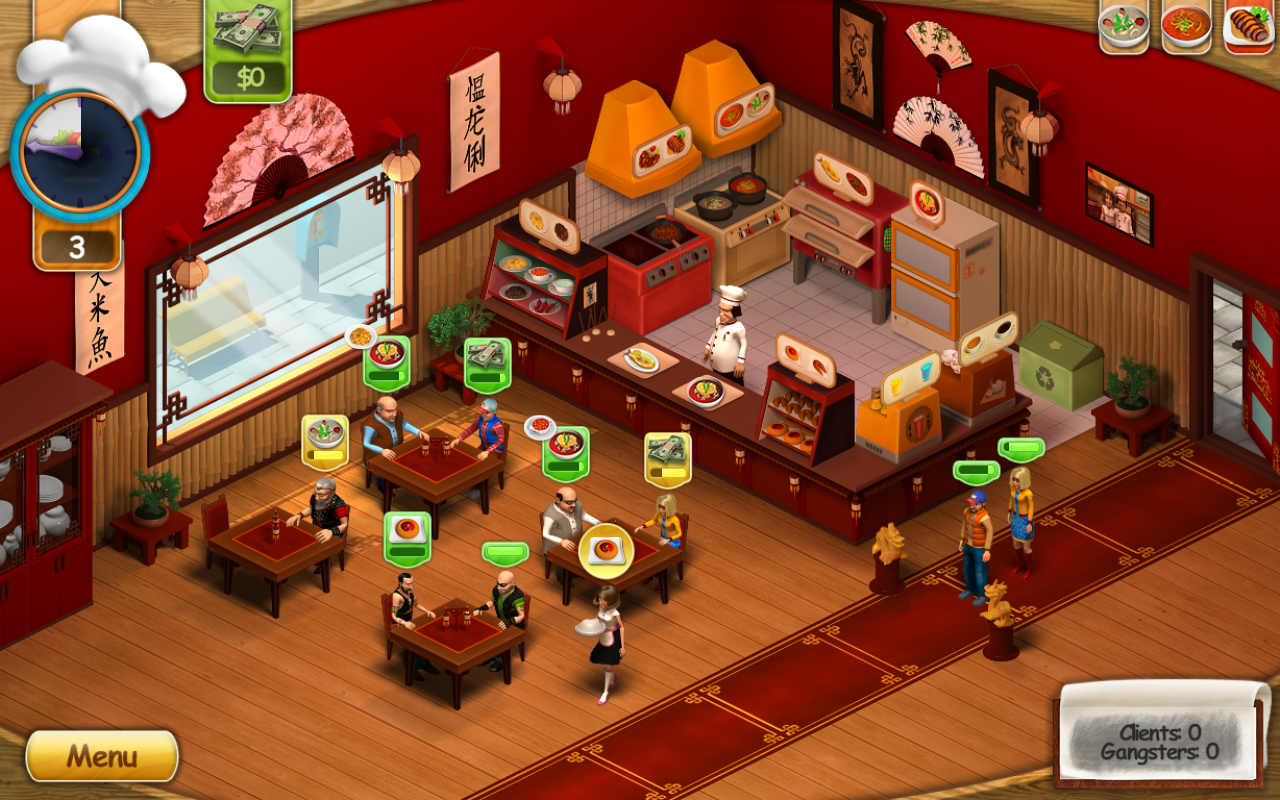Select the sliced duck dish recipe icon top-right

coord(1245,26)
